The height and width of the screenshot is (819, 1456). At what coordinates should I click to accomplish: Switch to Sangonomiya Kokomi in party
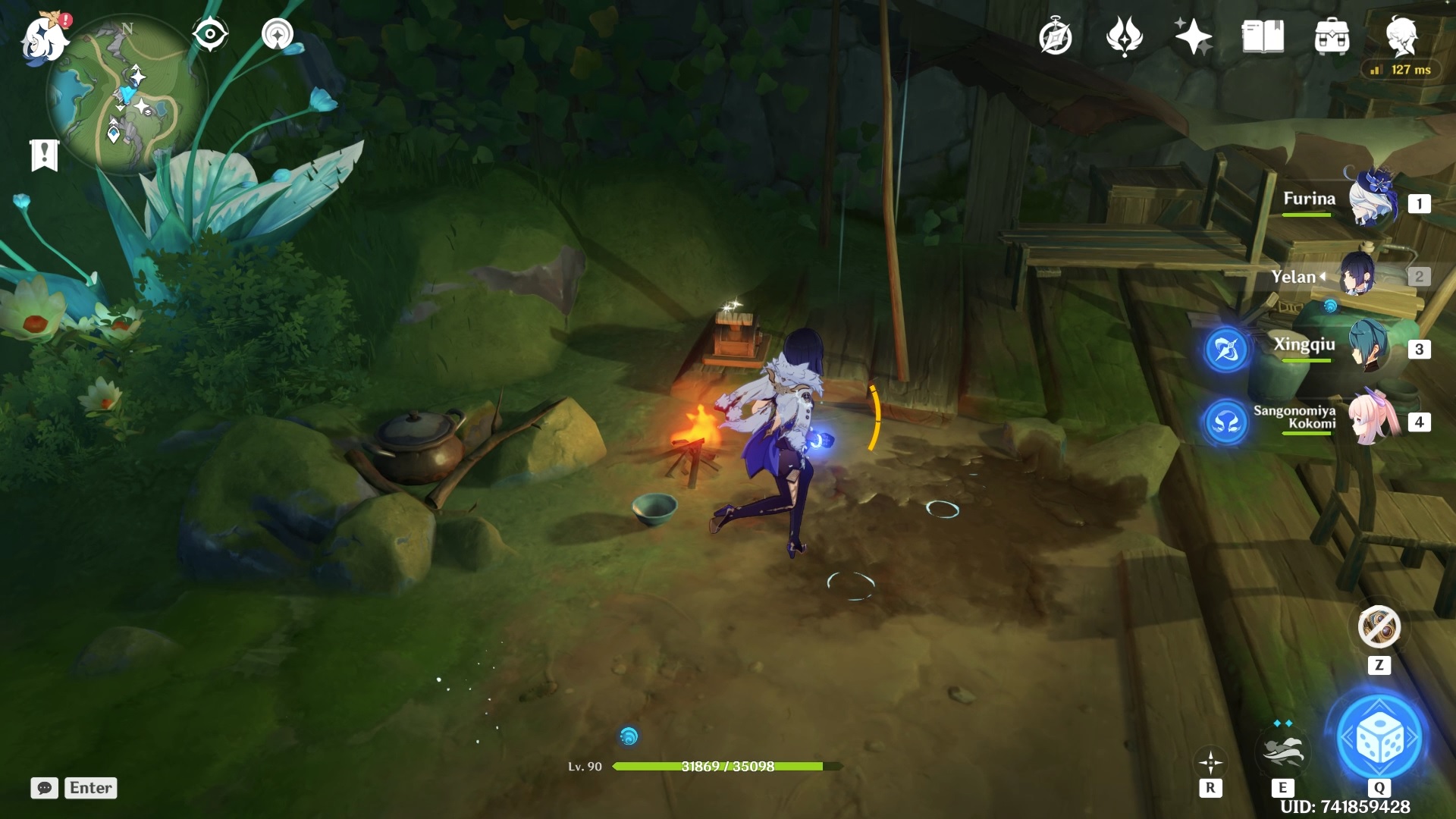pyautogui.click(x=1373, y=419)
